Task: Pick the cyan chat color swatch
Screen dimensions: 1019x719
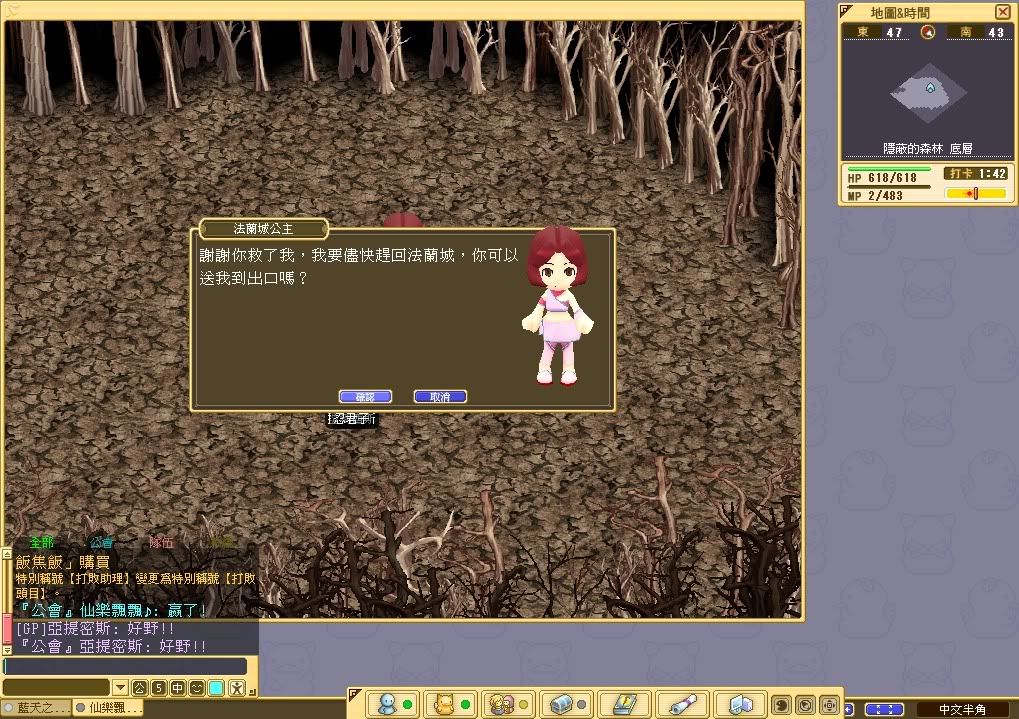Action: (x=216, y=688)
